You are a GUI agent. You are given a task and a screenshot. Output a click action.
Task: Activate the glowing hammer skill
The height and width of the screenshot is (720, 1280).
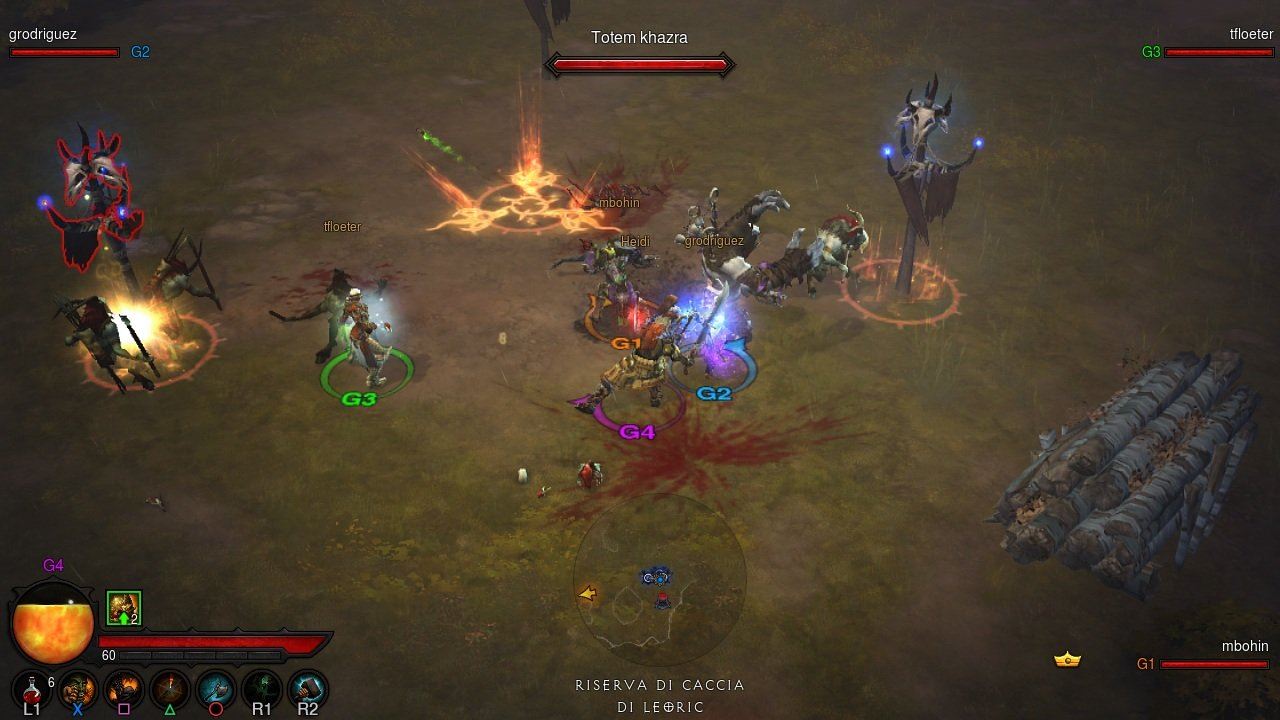coord(307,689)
